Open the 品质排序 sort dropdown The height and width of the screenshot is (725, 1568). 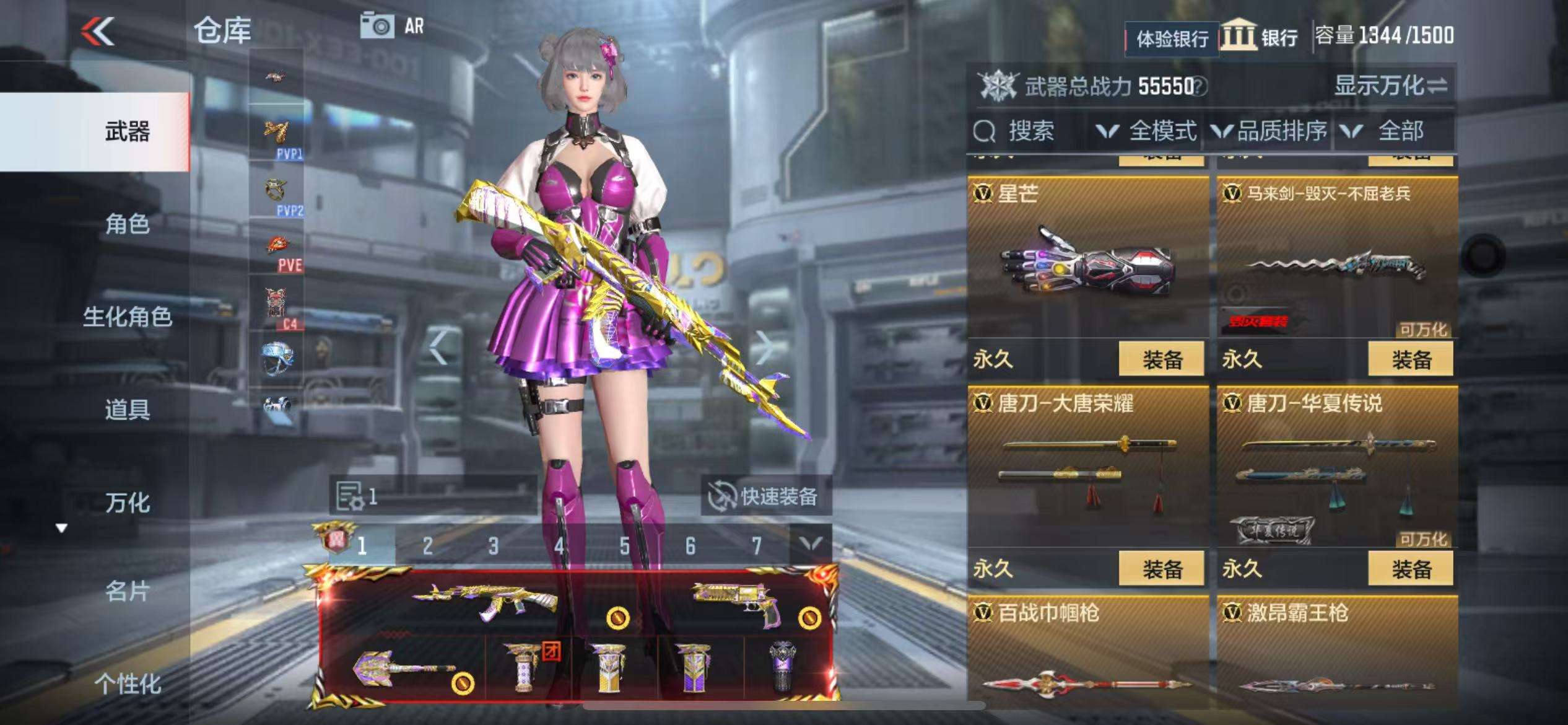(1270, 131)
